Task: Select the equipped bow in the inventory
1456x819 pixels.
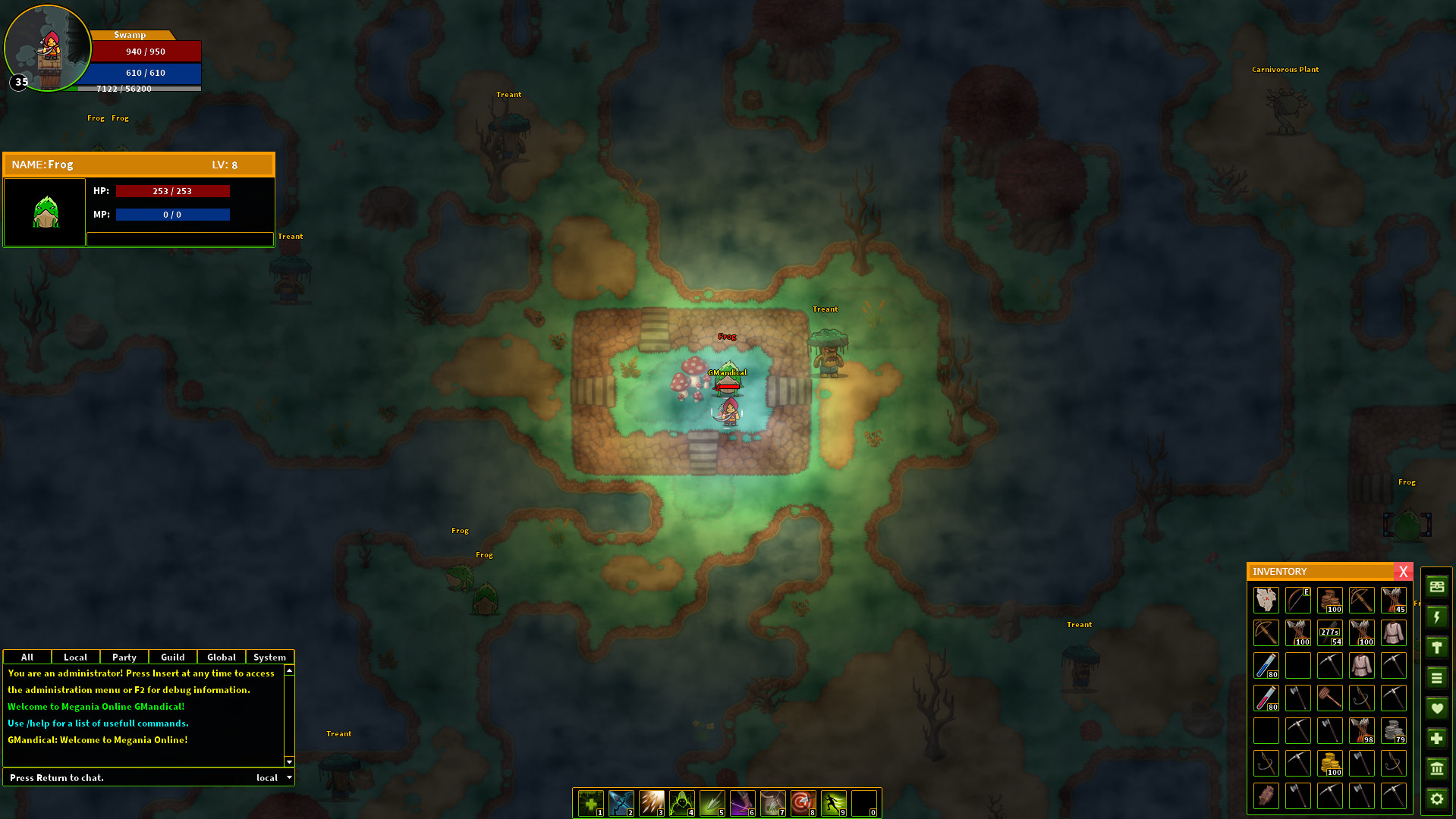Action: (x=1297, y=599)
